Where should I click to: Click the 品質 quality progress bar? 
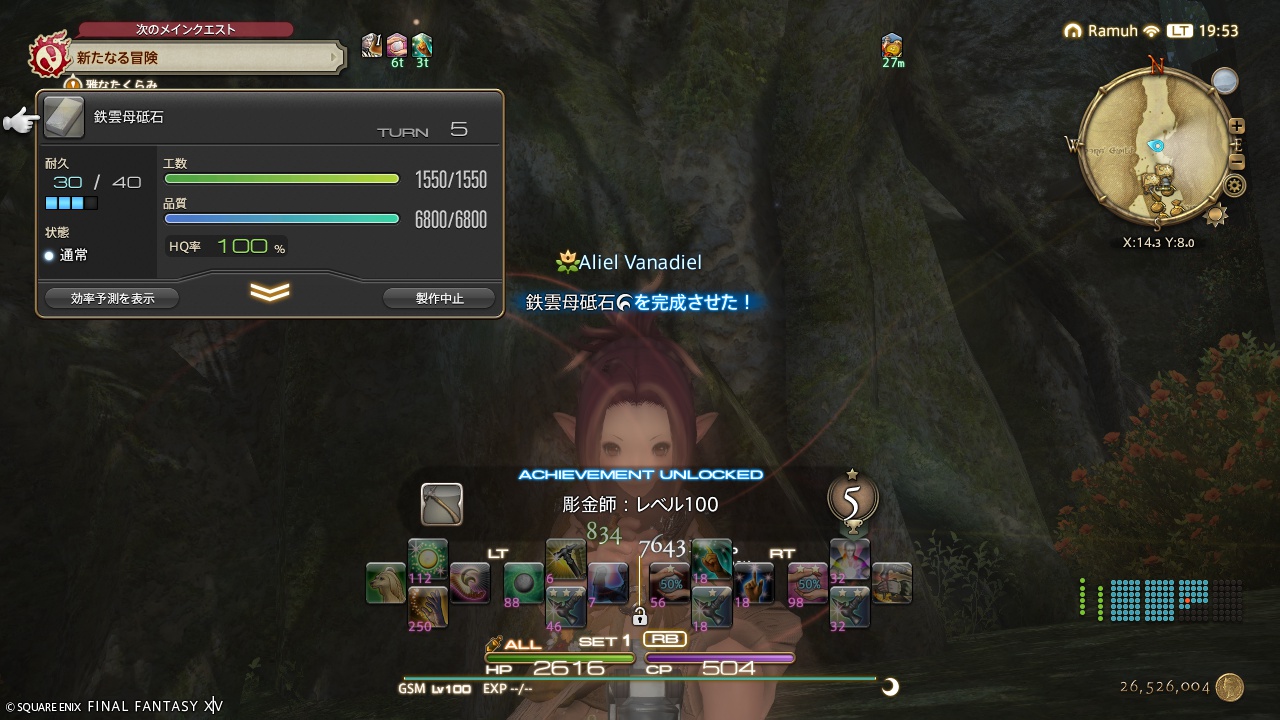[x=281, y=218]
